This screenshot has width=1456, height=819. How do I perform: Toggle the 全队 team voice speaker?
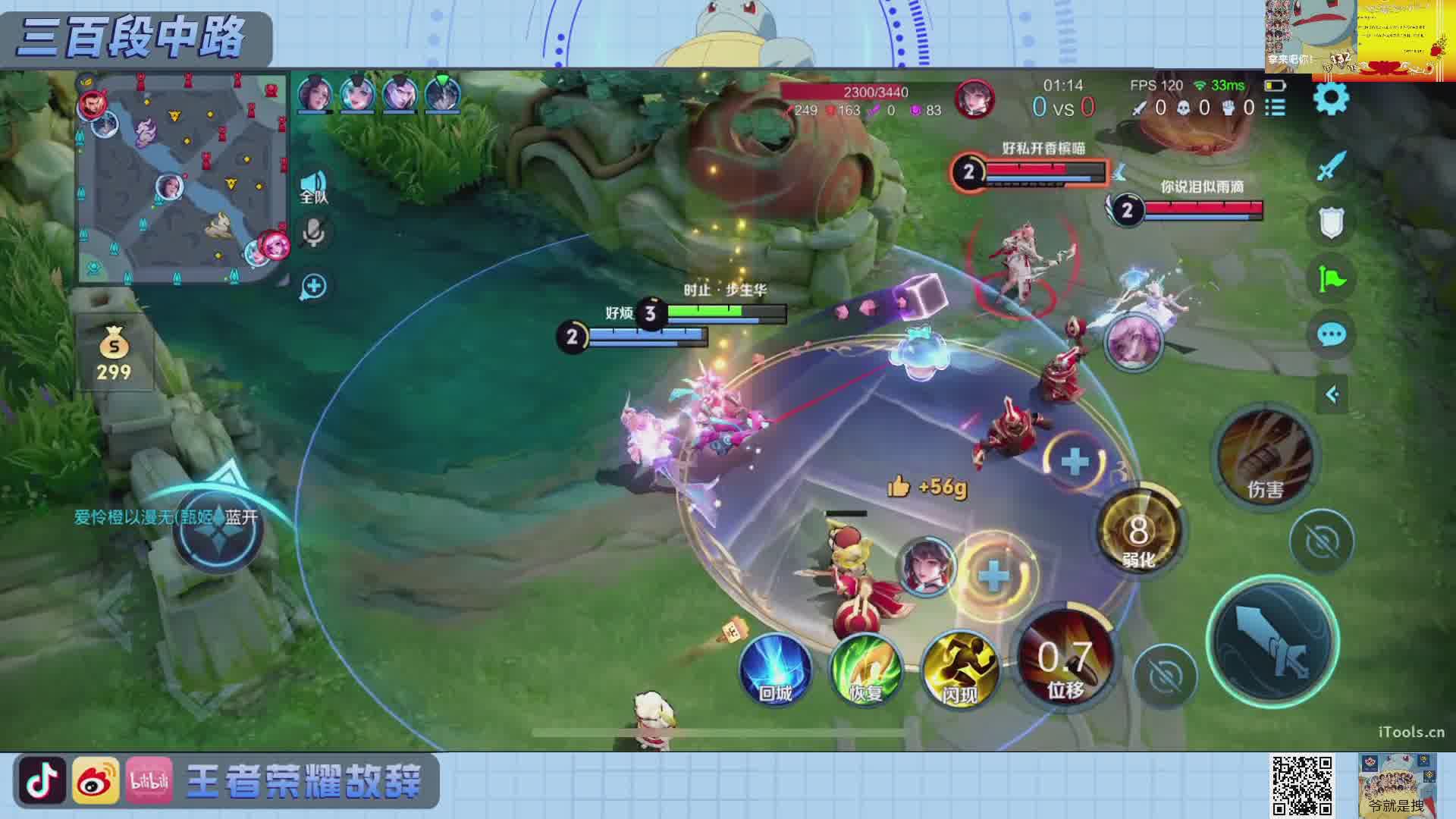[x=313, y=186]
